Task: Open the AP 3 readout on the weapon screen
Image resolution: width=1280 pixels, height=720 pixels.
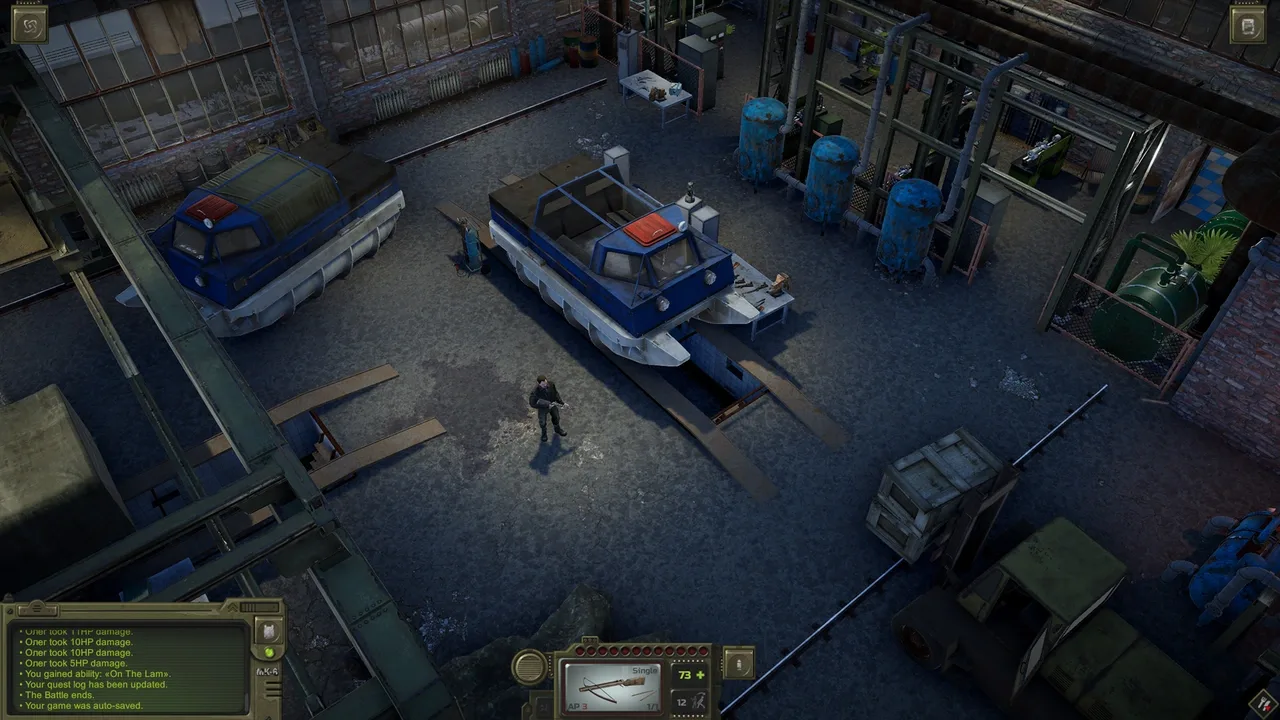Action: [x=577, y=706]
